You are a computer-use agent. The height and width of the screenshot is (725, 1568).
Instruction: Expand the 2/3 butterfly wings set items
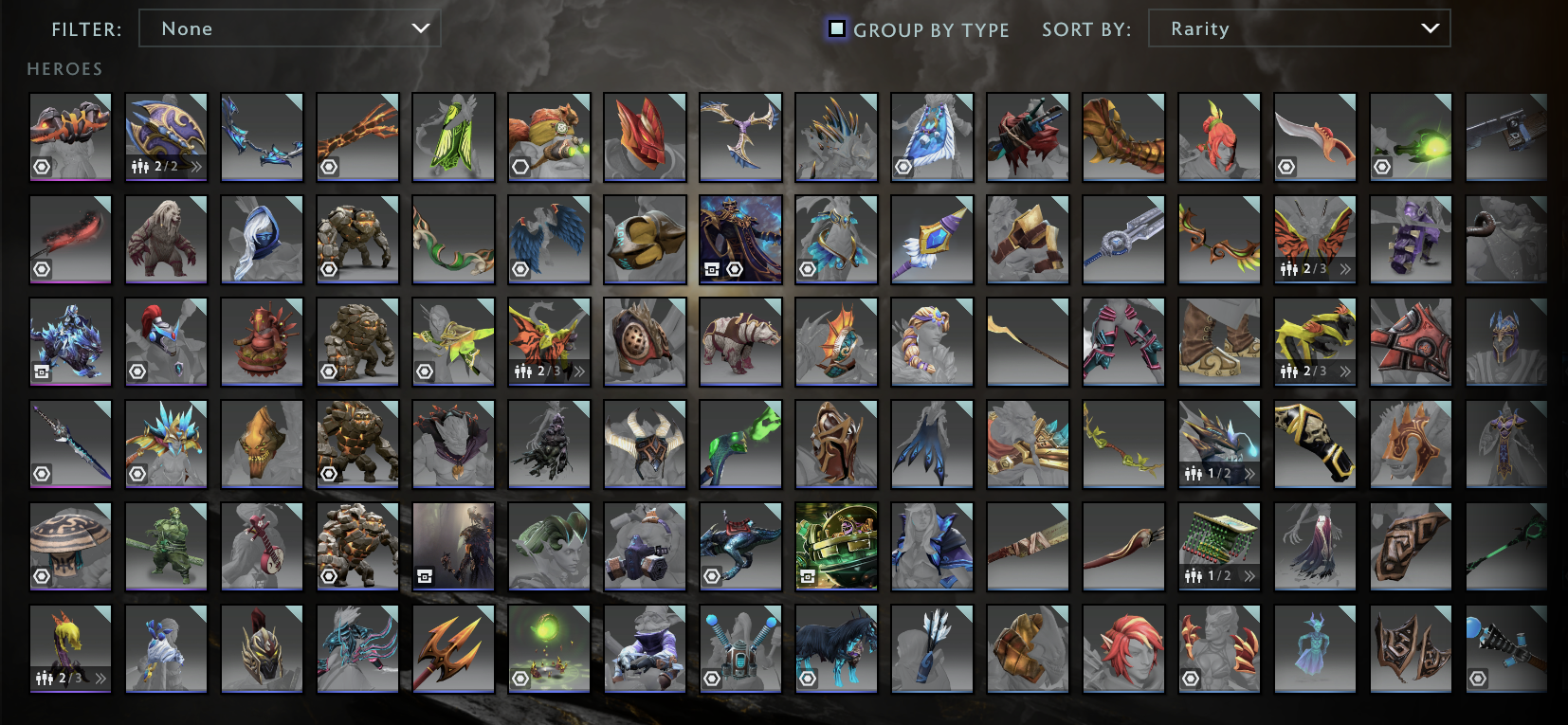(1346, 268)
